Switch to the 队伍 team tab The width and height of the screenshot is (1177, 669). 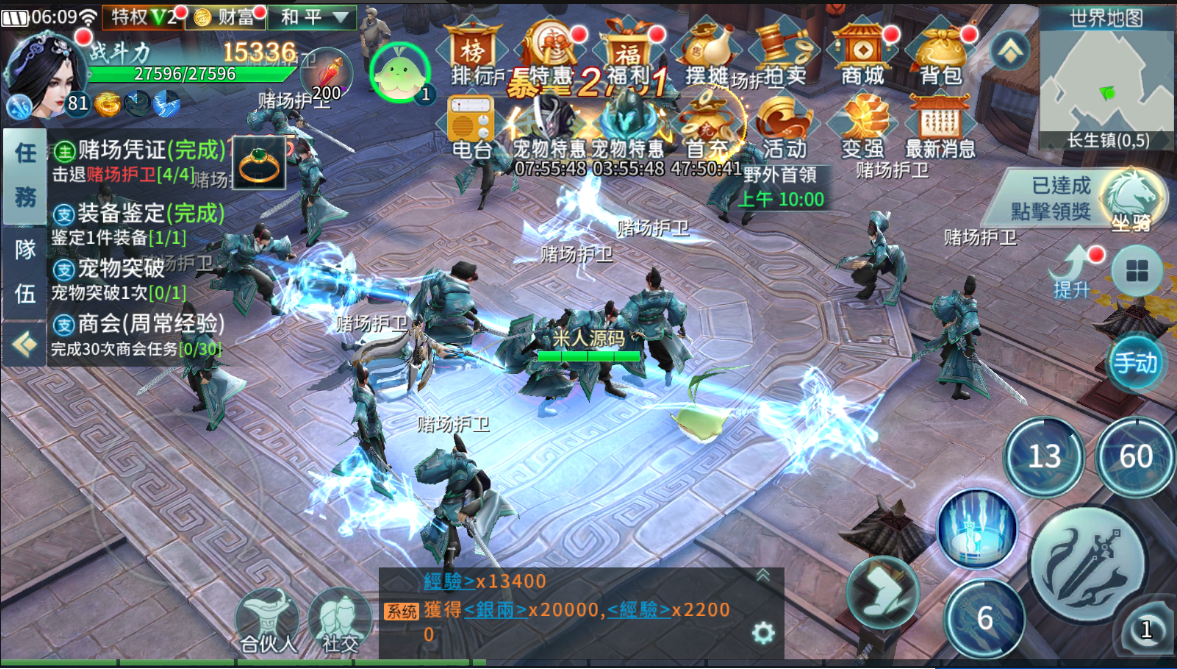pos(24,271)
